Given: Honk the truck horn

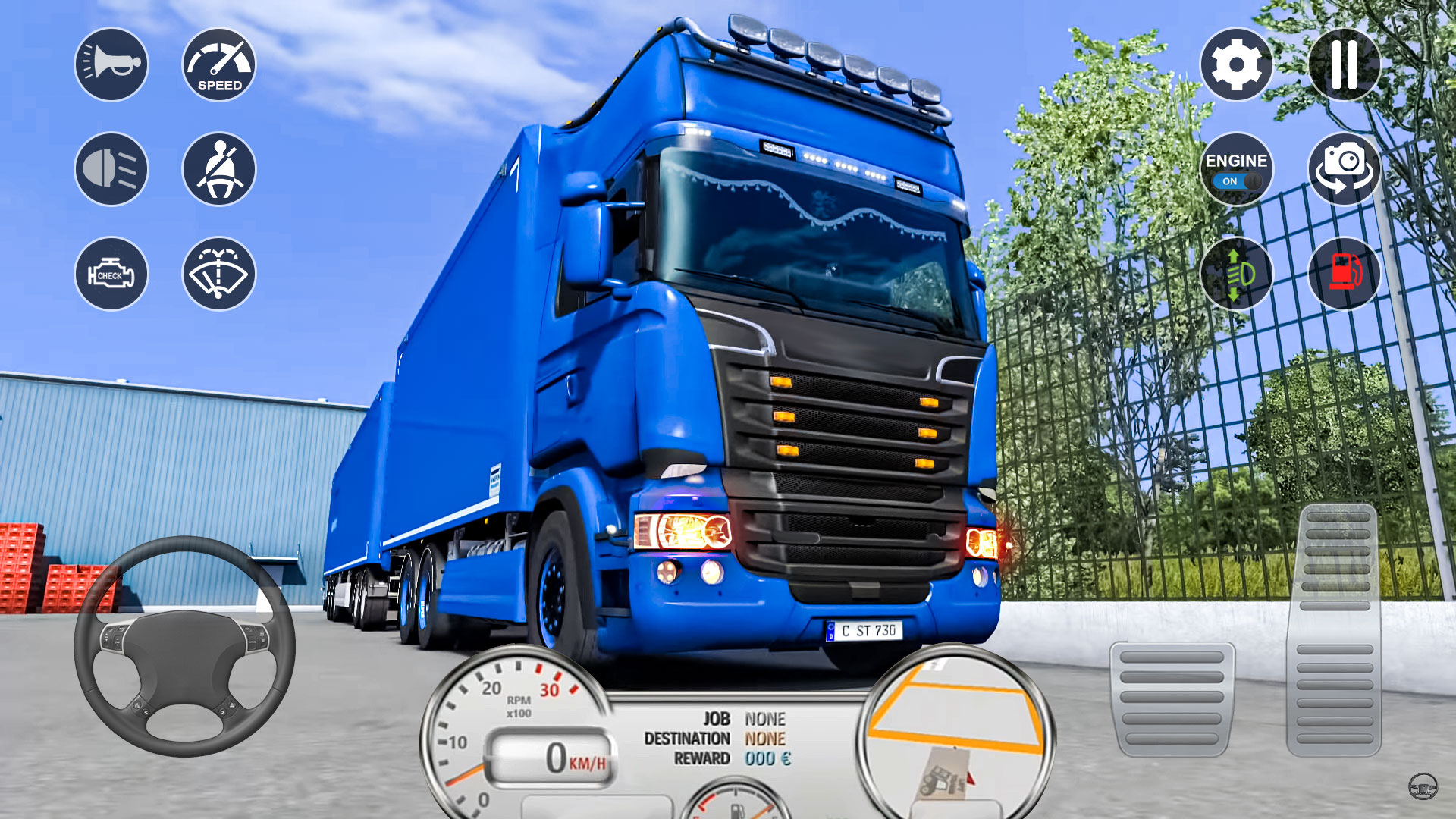Looking at the screenshot, I should (111, 65).
